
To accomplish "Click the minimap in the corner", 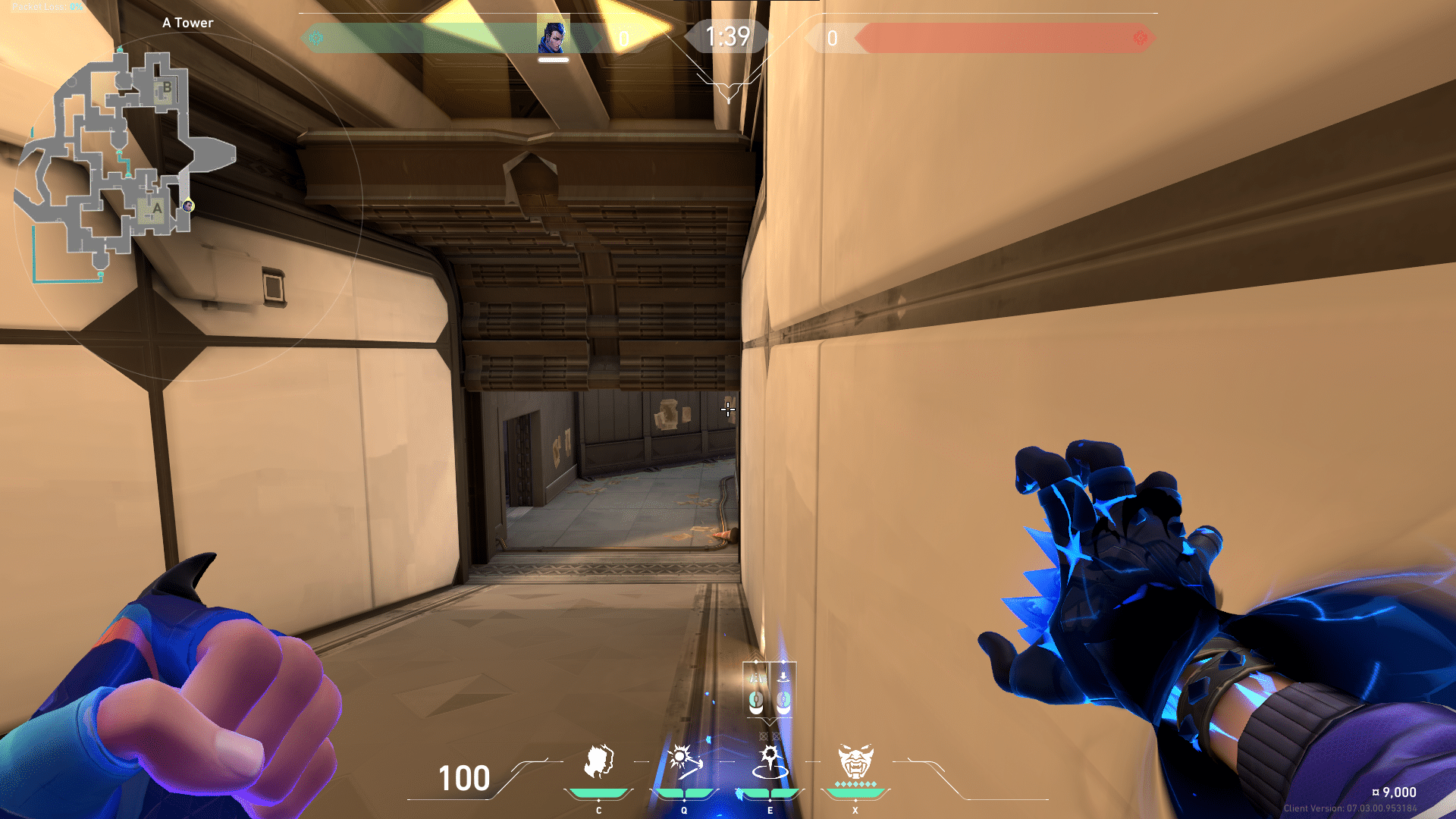I will coord(125,163).
